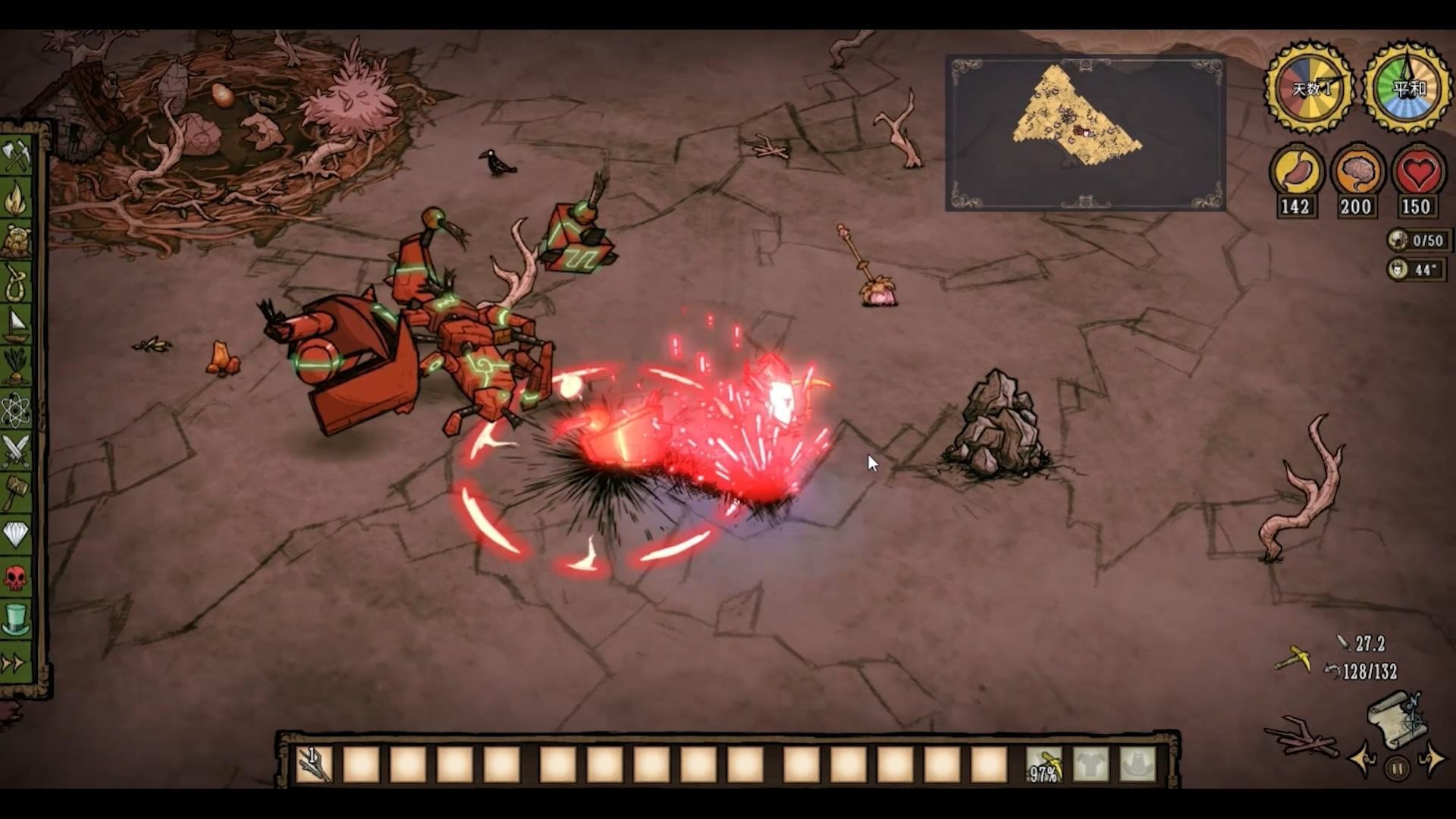Open the Tools crafting tab
This screenshot has width=1456, height=819.
click(16, 157)
